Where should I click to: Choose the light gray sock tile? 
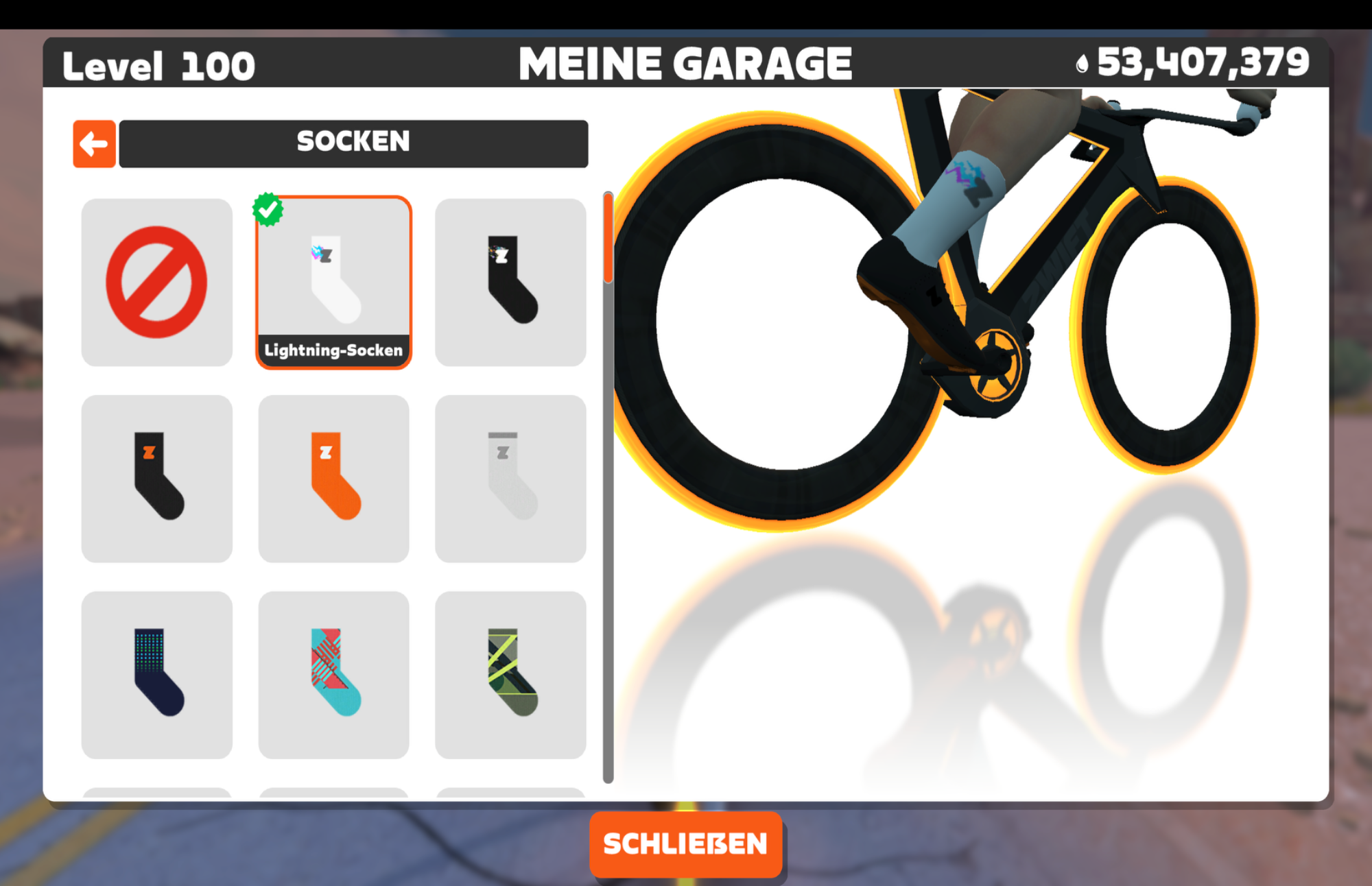pos(511,479)
